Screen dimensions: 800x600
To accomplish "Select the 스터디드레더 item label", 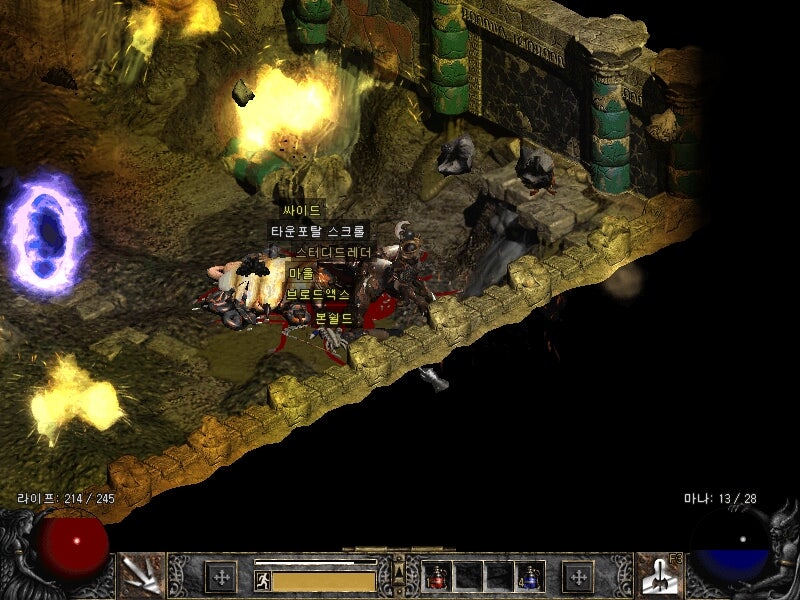I will [x=333, y=252].
